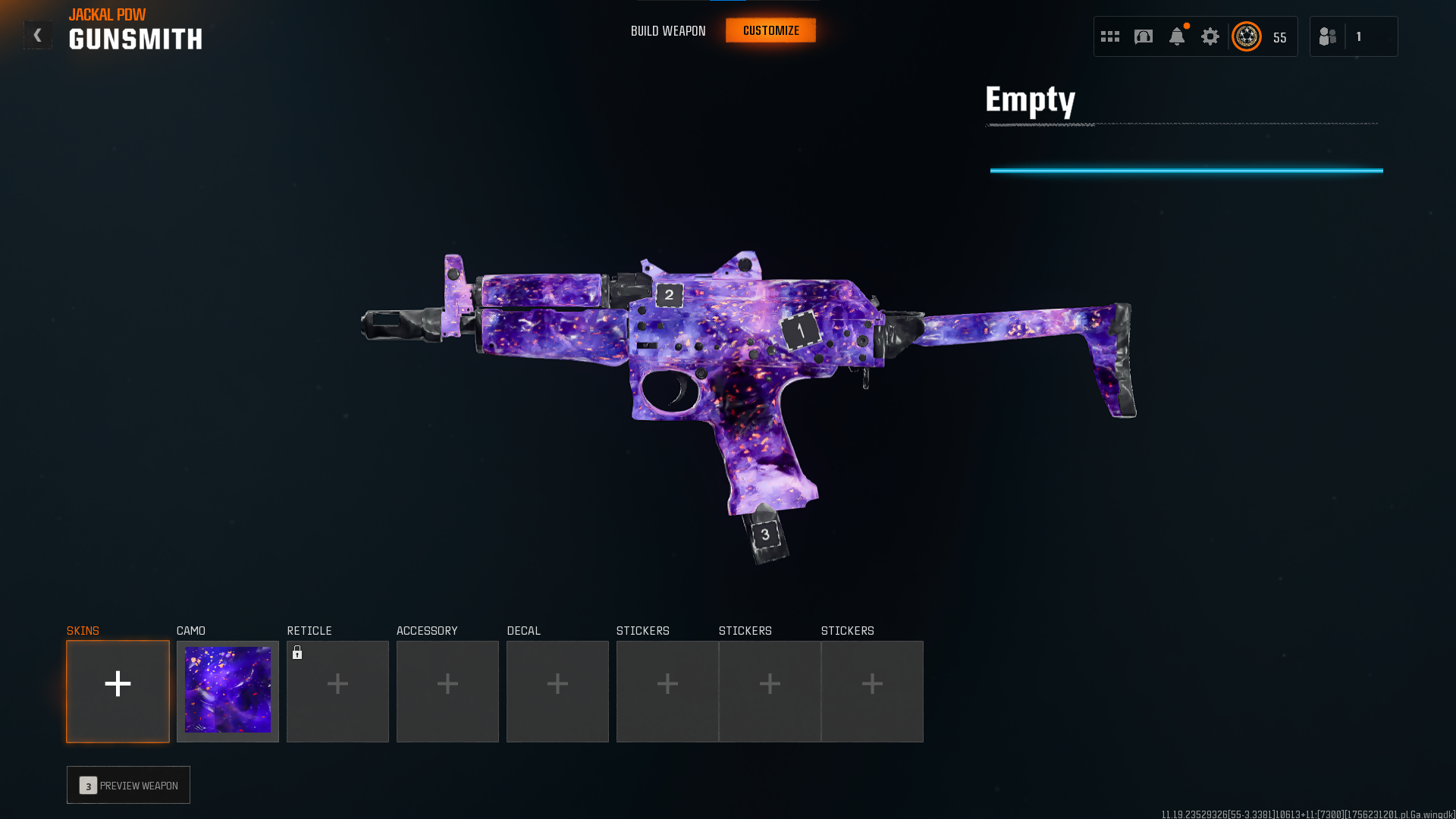Select sticker placement marker 1 on weapon

click(801, 331)
